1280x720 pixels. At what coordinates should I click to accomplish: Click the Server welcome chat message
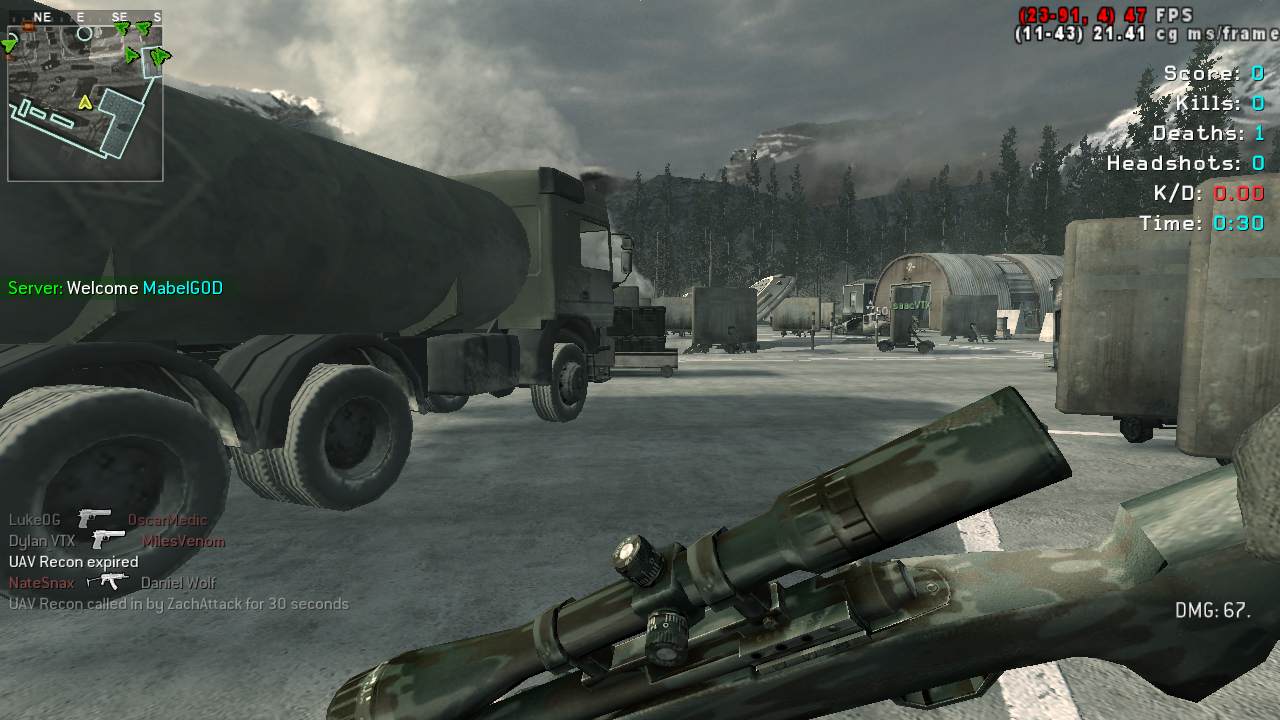pyautogui.click(x=115, y=288)
